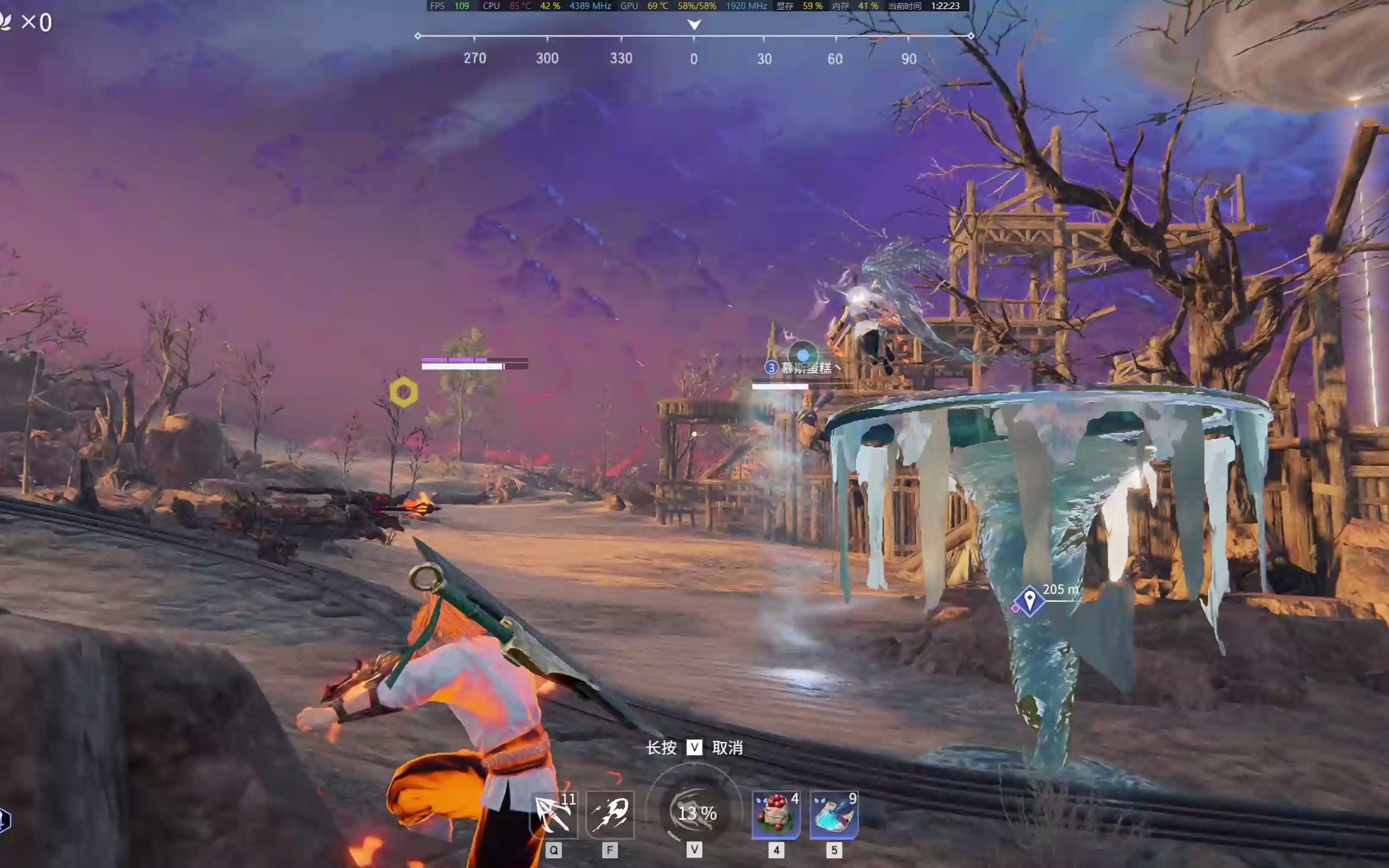The height and width of the screenshot is (868, 1389).
Task: Use the blue armor powder item
Action: [834, 814]
